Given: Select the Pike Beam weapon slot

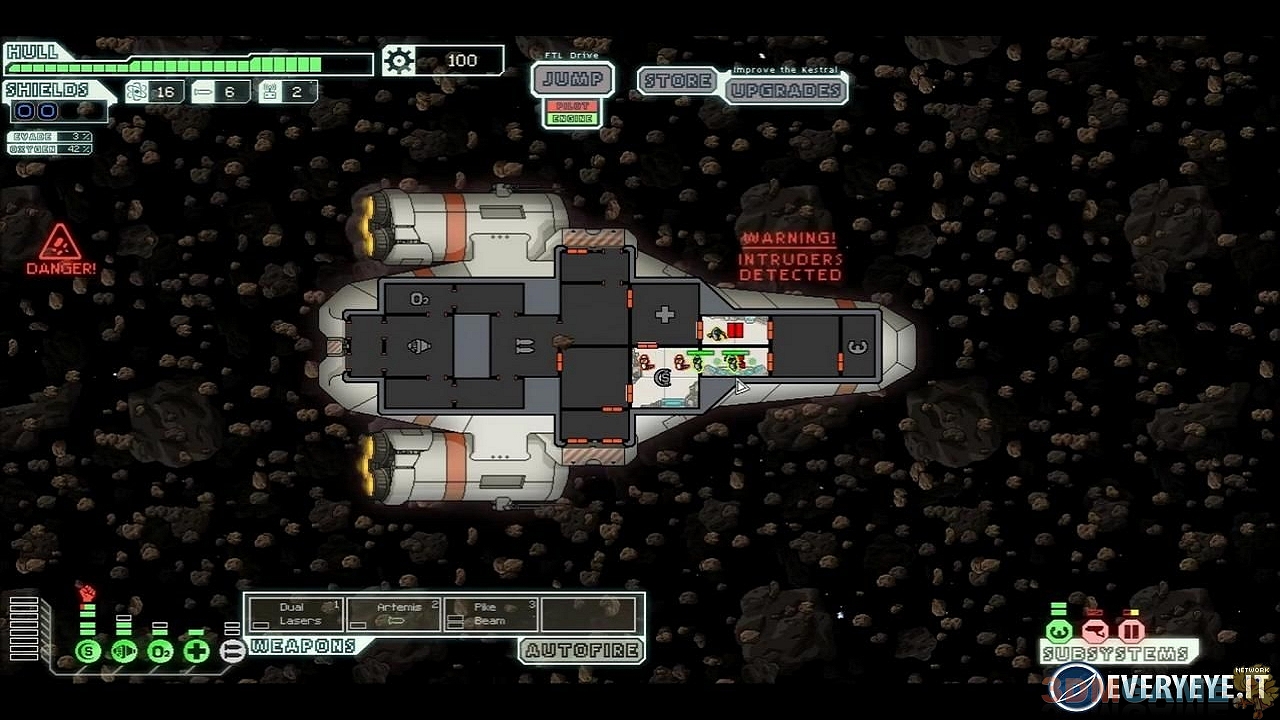Looking at the screenshot, I should (x=491, y=614).
